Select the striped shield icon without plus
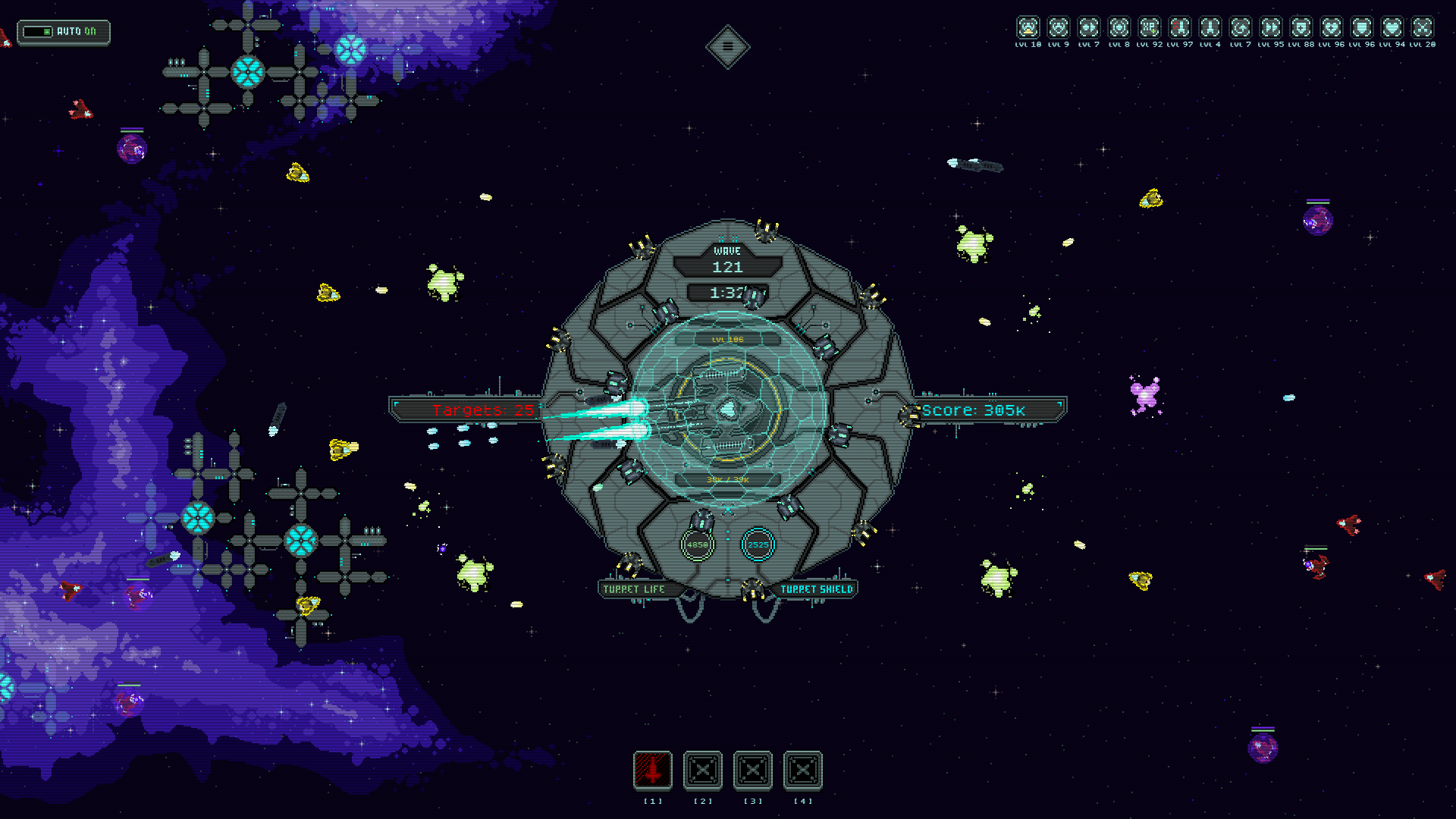Image resolution: width=1456 pixels, height=819 pixels. 1362,28
